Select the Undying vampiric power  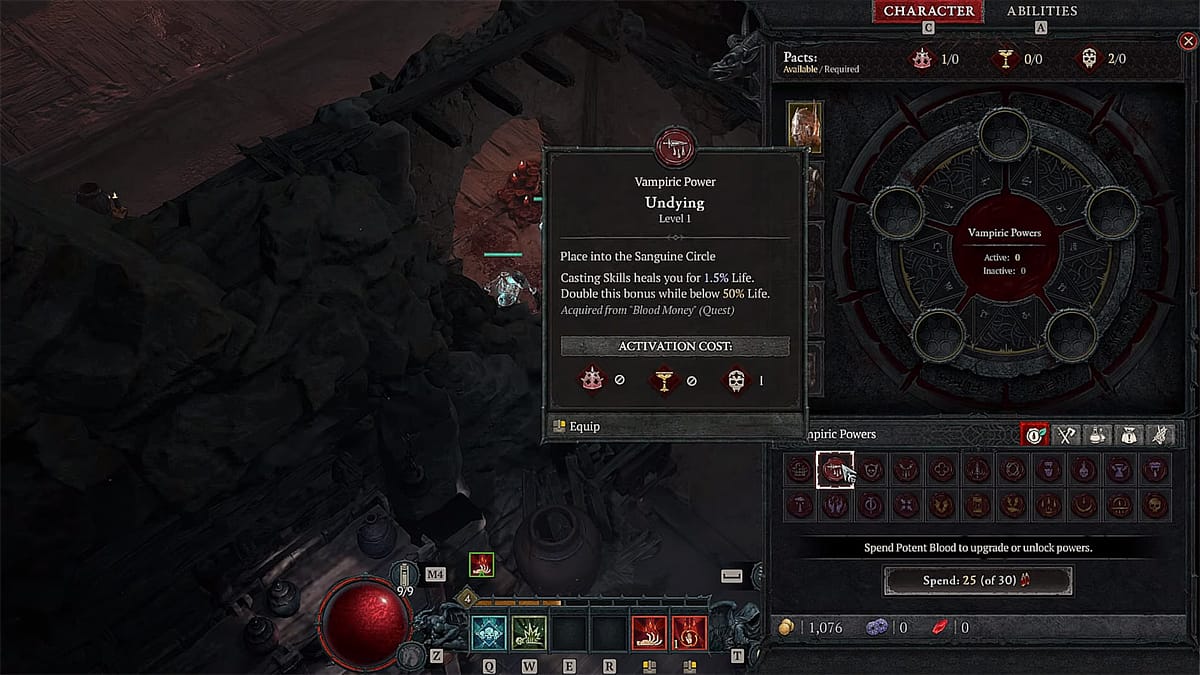835,469
